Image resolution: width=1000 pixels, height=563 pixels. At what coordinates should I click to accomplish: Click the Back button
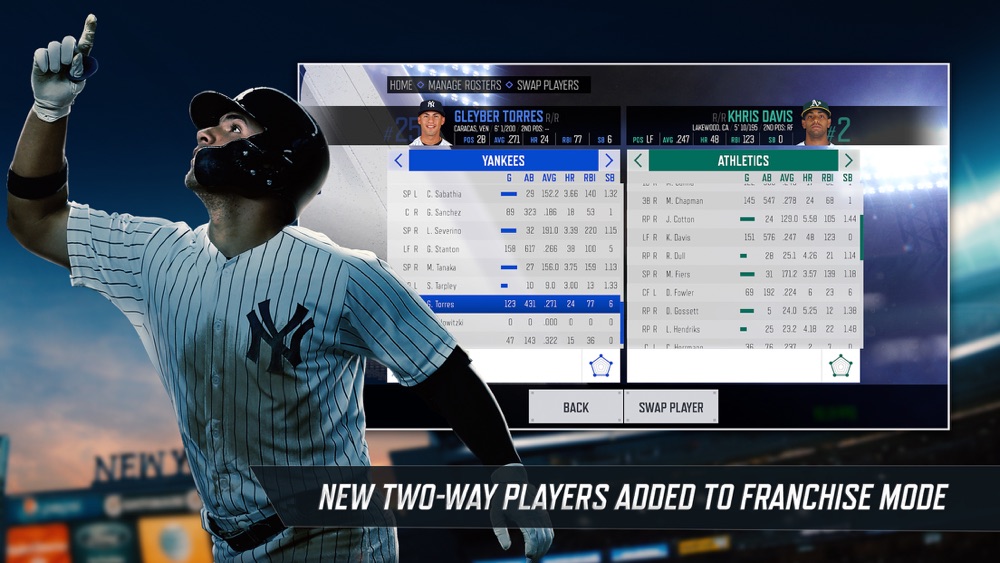(x=575, y=407)
